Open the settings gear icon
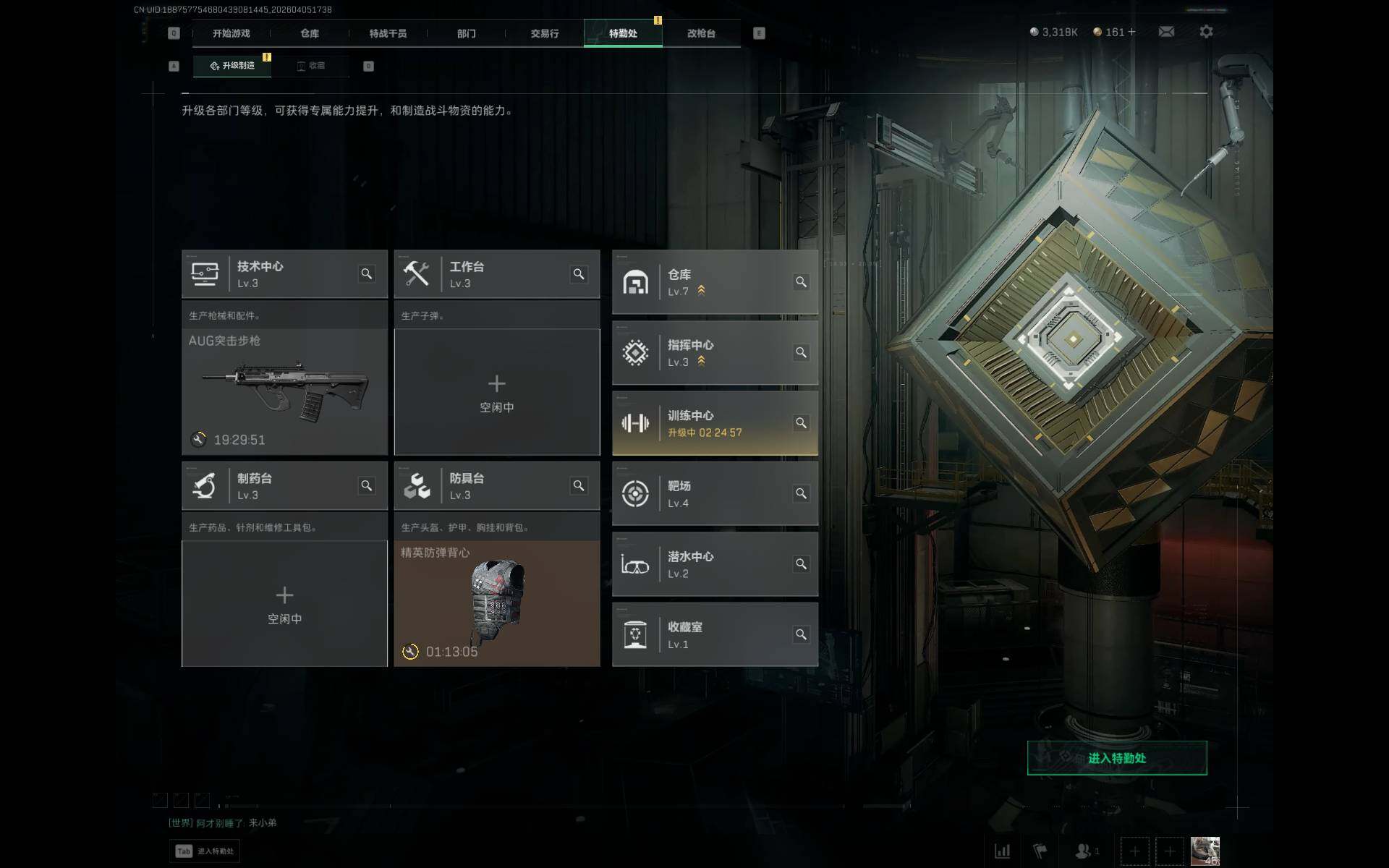Viewport: 1389px width, 868px height. (x=1206, y=32)
